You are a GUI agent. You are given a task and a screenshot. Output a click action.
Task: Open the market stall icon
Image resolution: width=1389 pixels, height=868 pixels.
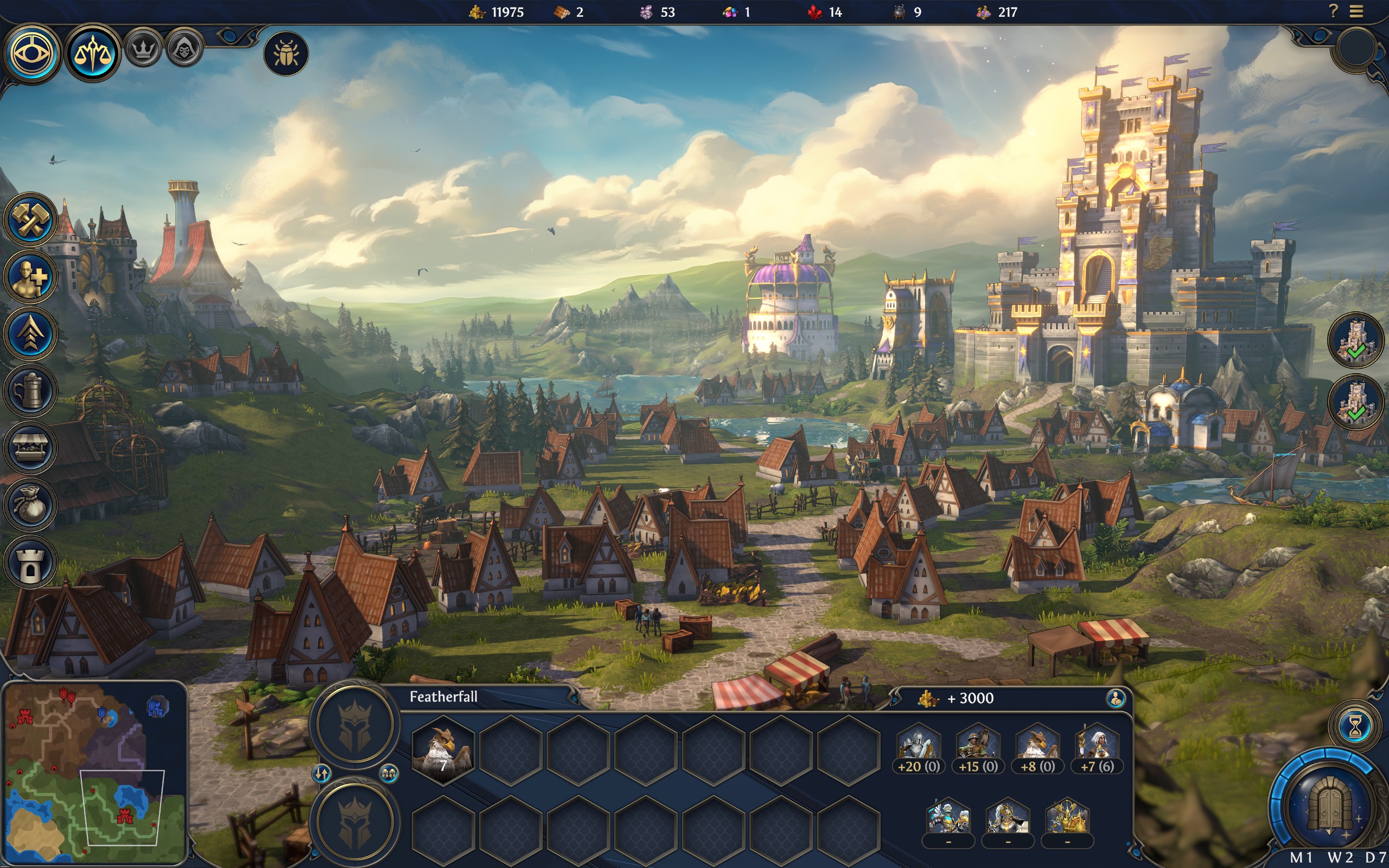click(x=30, y=448)
